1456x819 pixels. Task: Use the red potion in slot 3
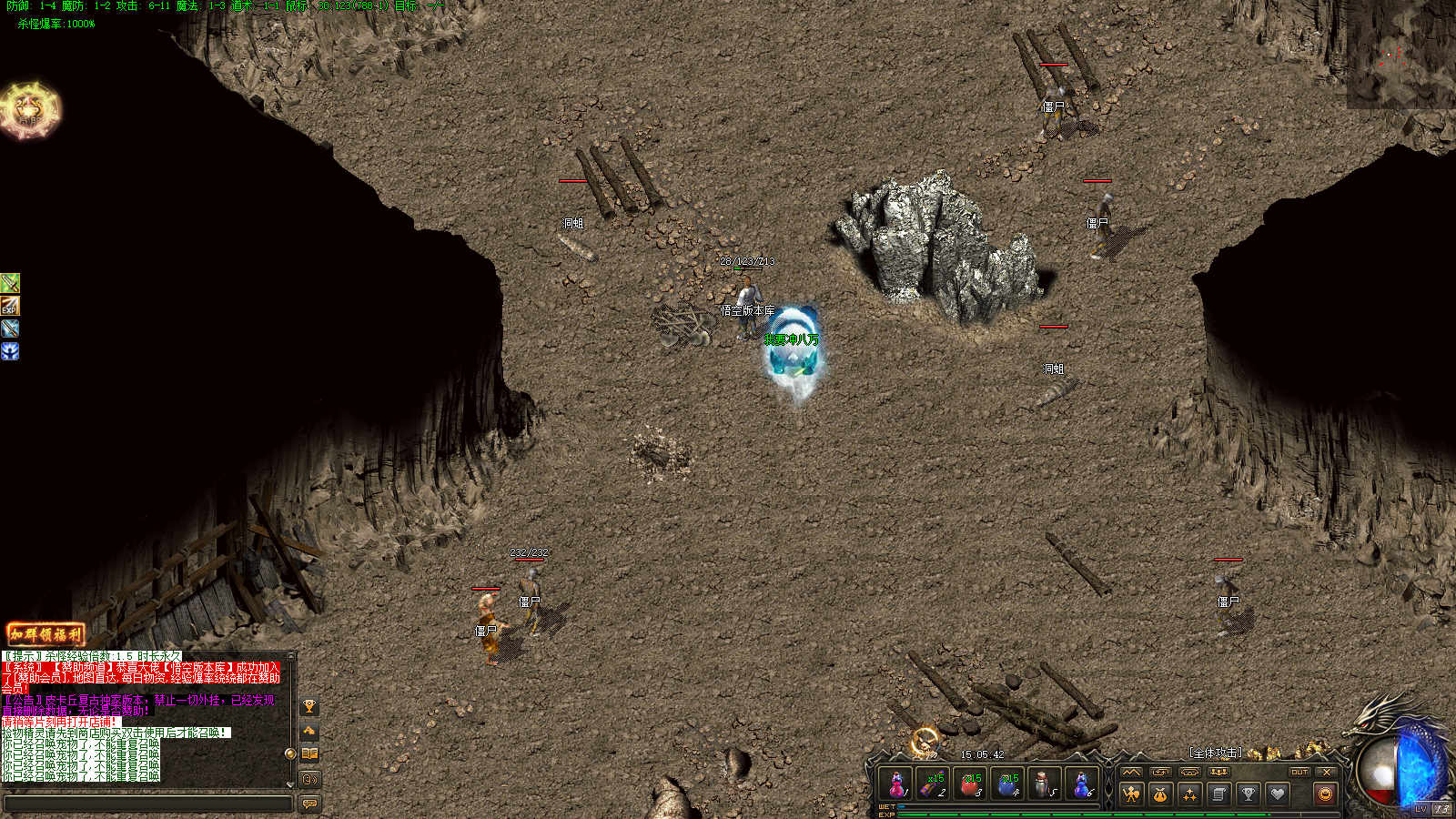point(971,784)
